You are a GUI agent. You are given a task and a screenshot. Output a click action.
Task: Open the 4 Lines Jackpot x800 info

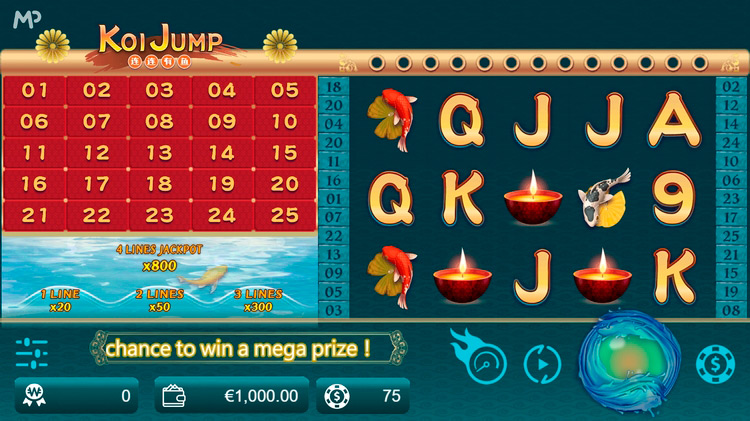click(159, 257)
